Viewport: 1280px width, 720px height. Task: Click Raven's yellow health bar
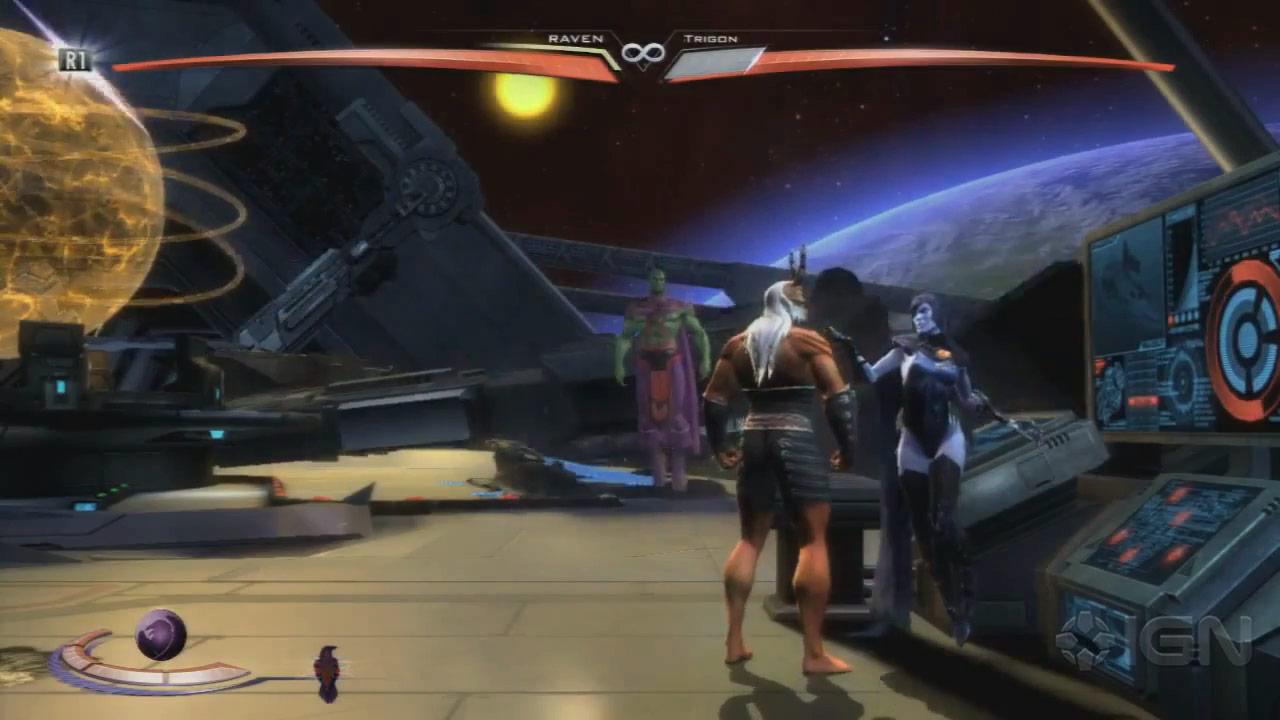pyautogui.click(x=400, y=62)
